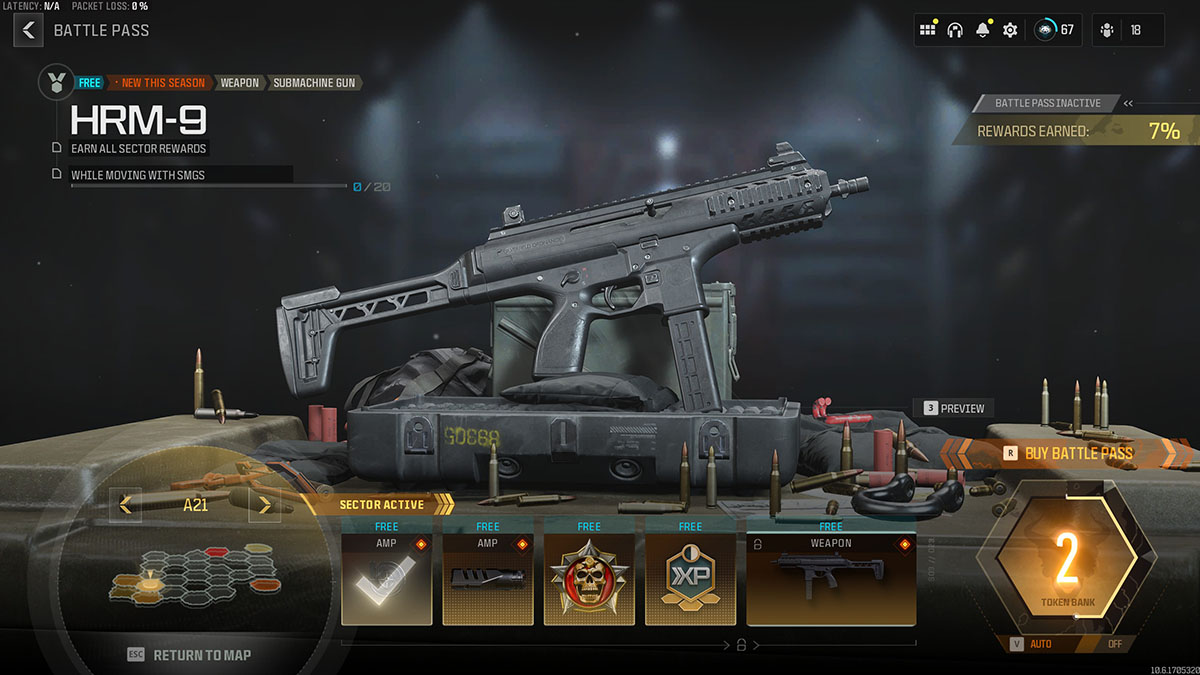The image size is (1200, 675).
Task: Click the Token Bank hexagon
Action: coord(1067,565)
